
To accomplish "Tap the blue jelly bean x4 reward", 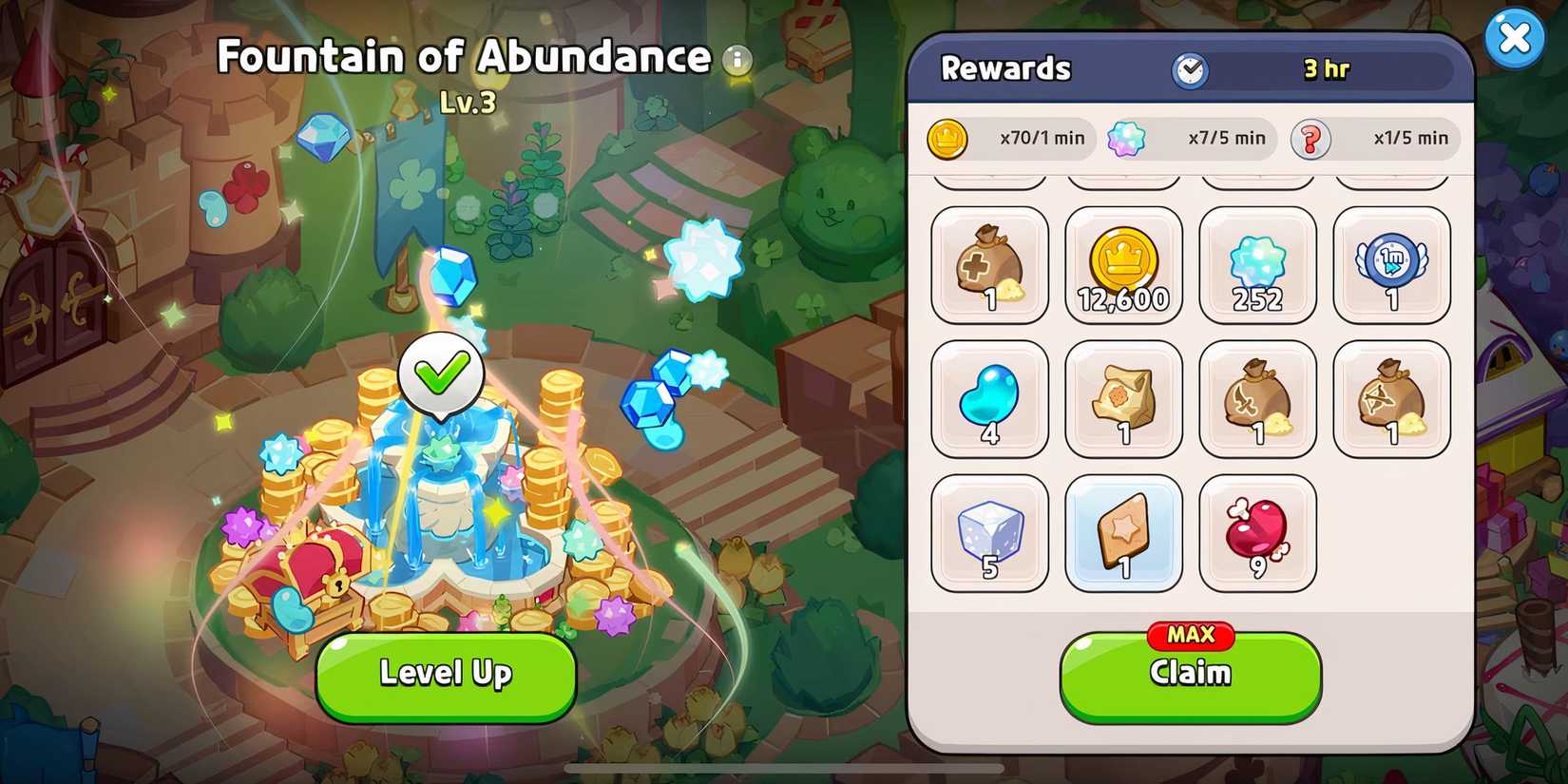I will coord(989,399).
